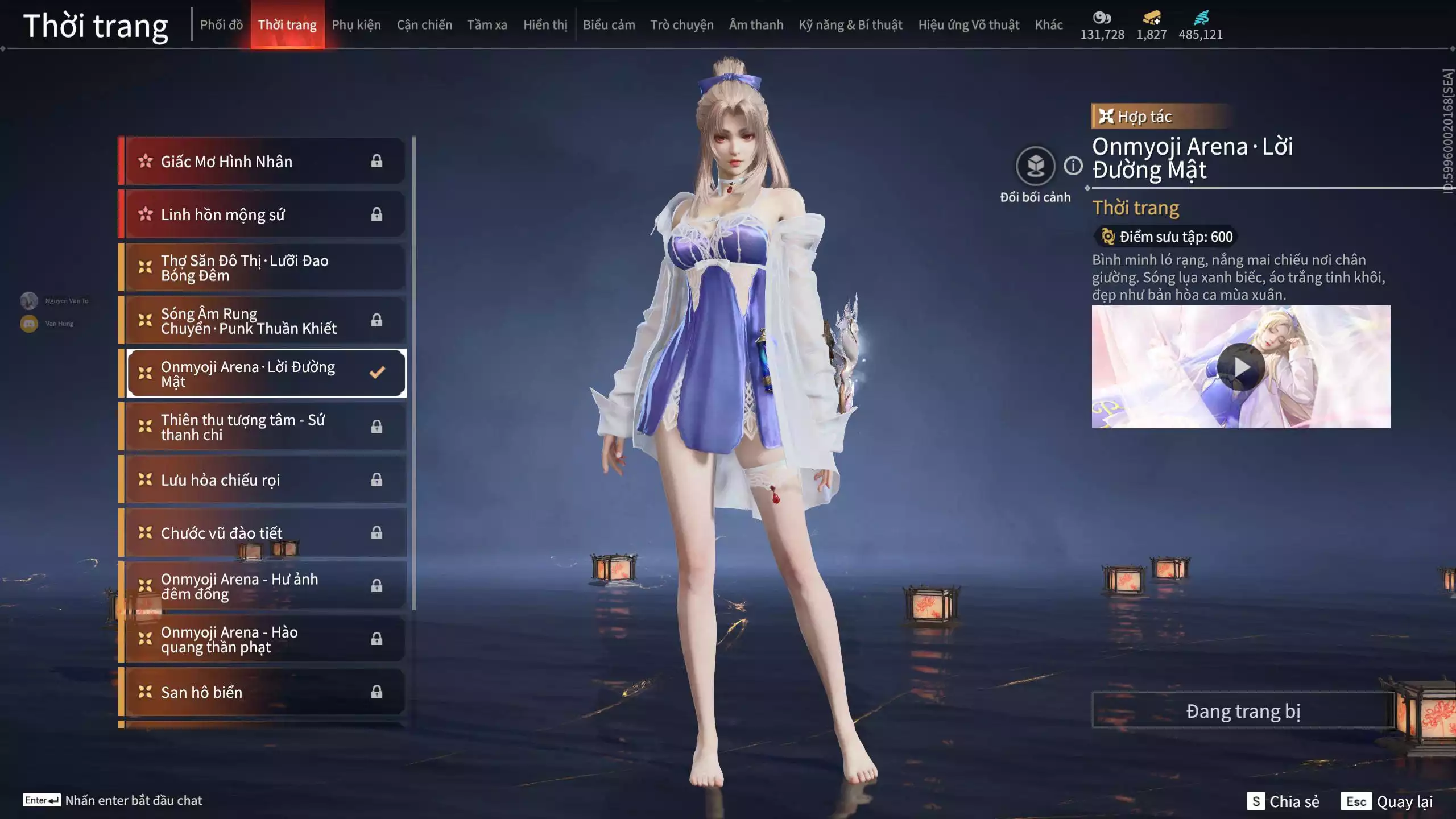Click the blue currency icon showing 485,121

click(x=1200, y=17)
